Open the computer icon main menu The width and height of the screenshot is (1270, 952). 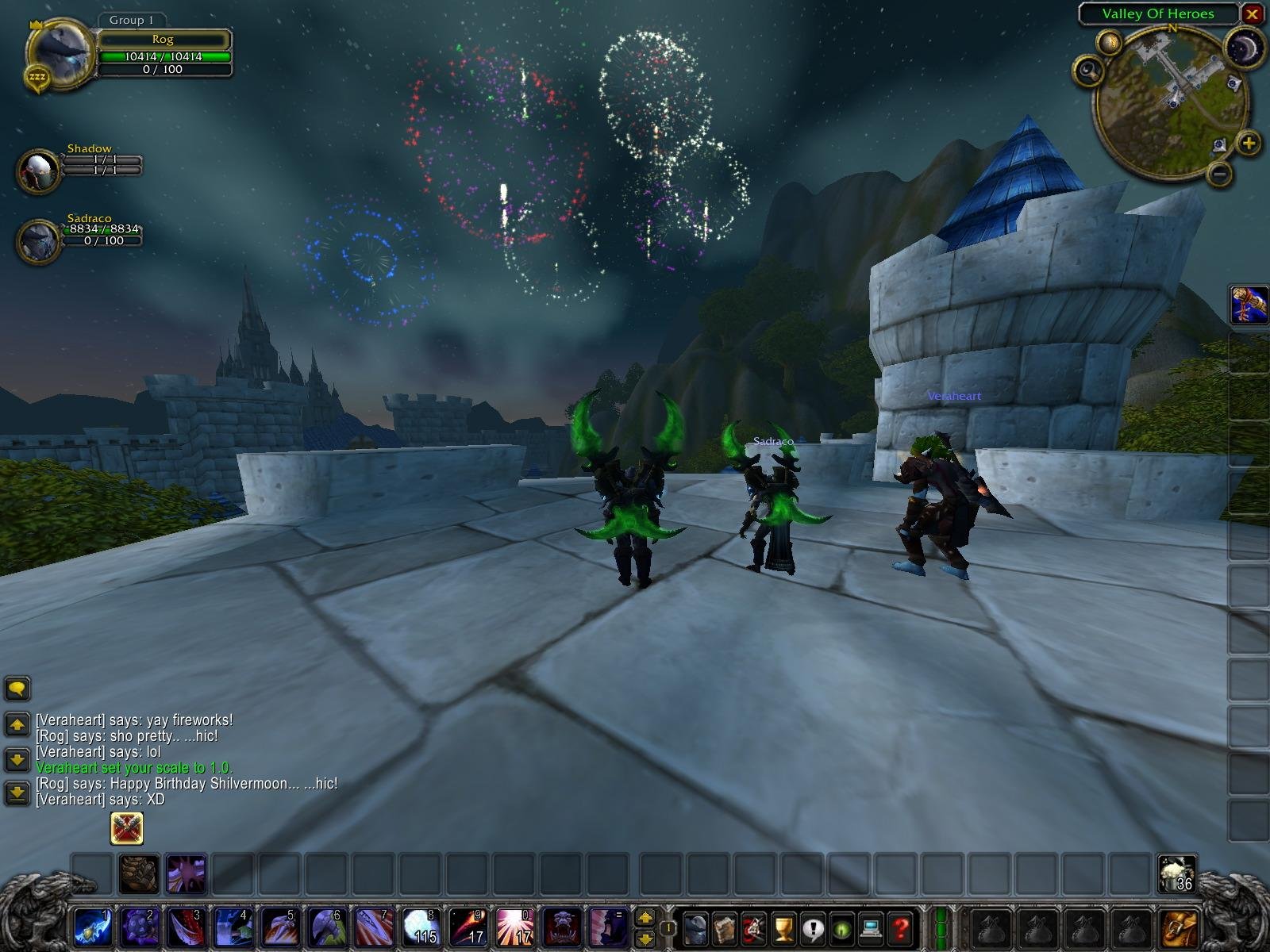coord(871,927)
